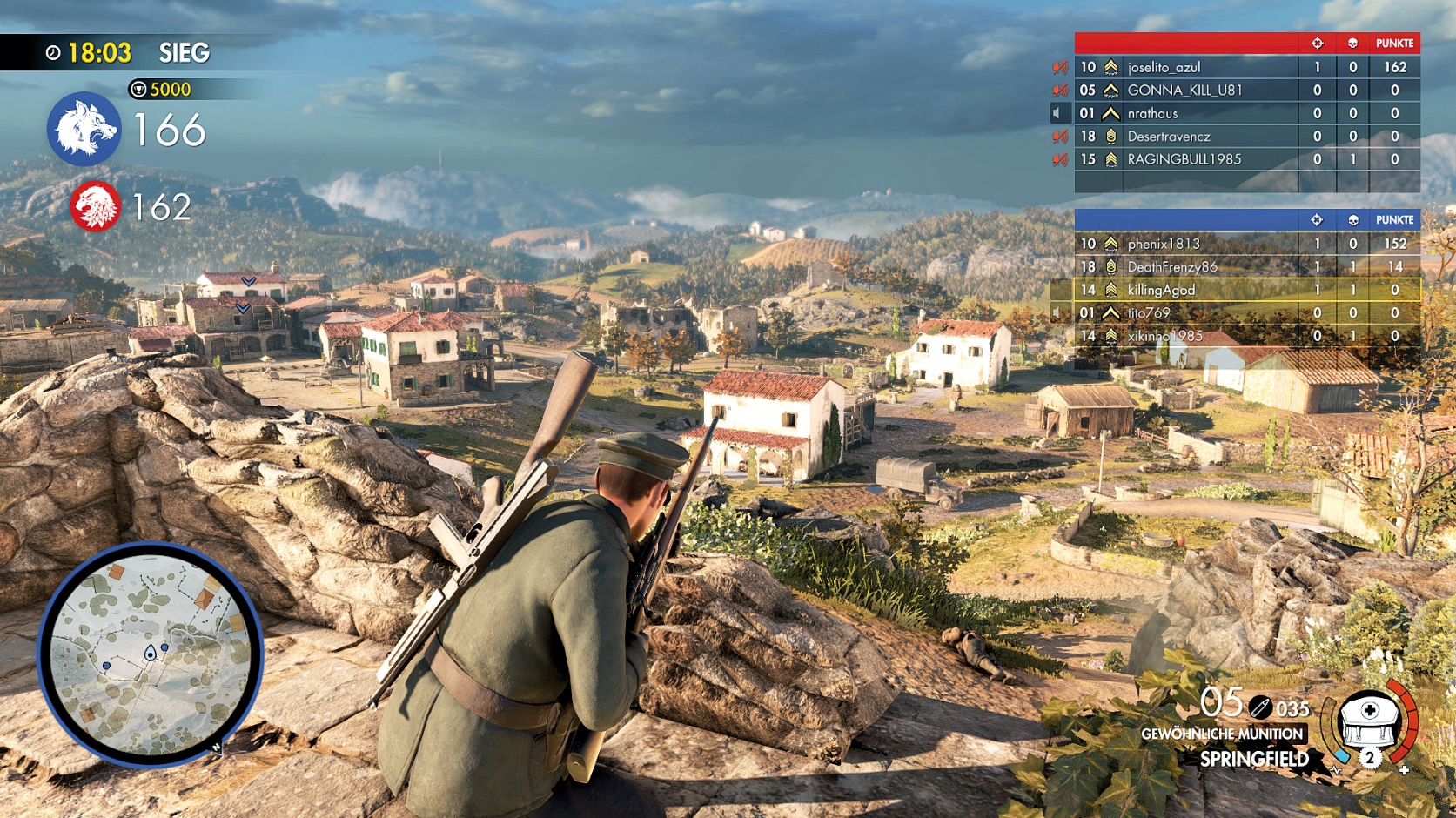Mute nrathaus via the speaker icon
1456x818 pixels.
[x=1057, y=113]
